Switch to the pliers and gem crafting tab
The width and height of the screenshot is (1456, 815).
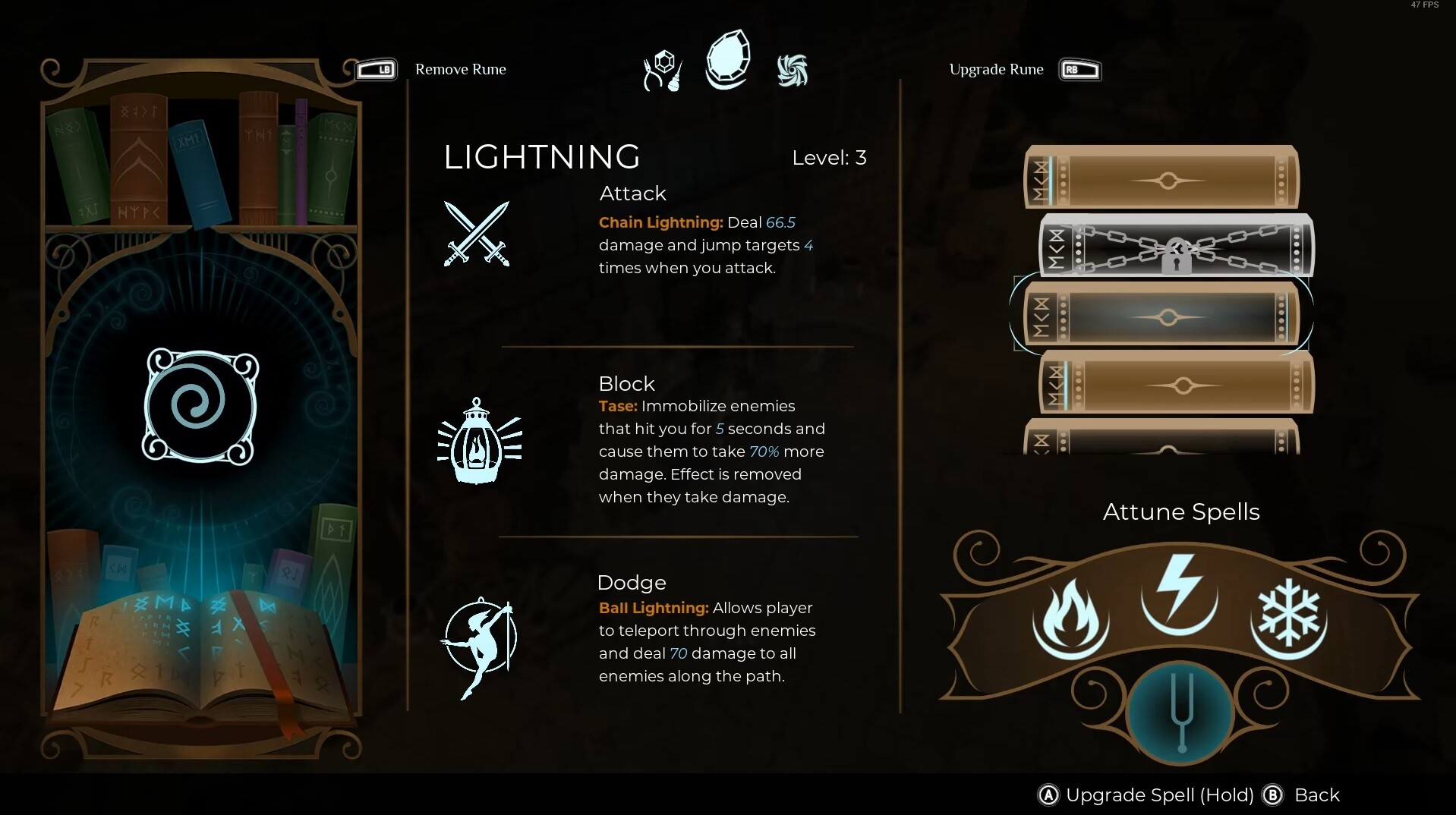[x=662, y=71]
